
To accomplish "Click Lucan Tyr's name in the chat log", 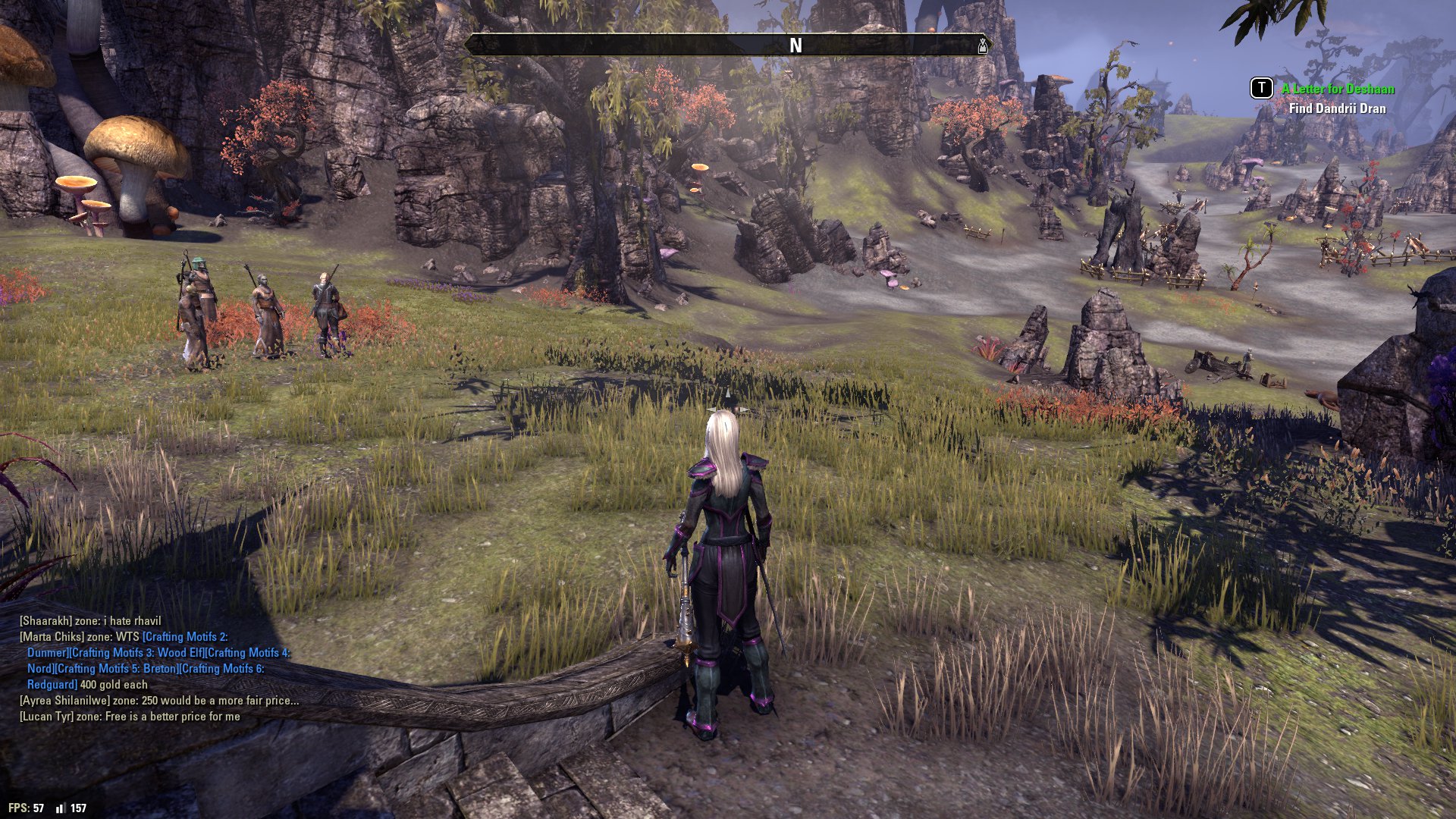I will point(47,717).
